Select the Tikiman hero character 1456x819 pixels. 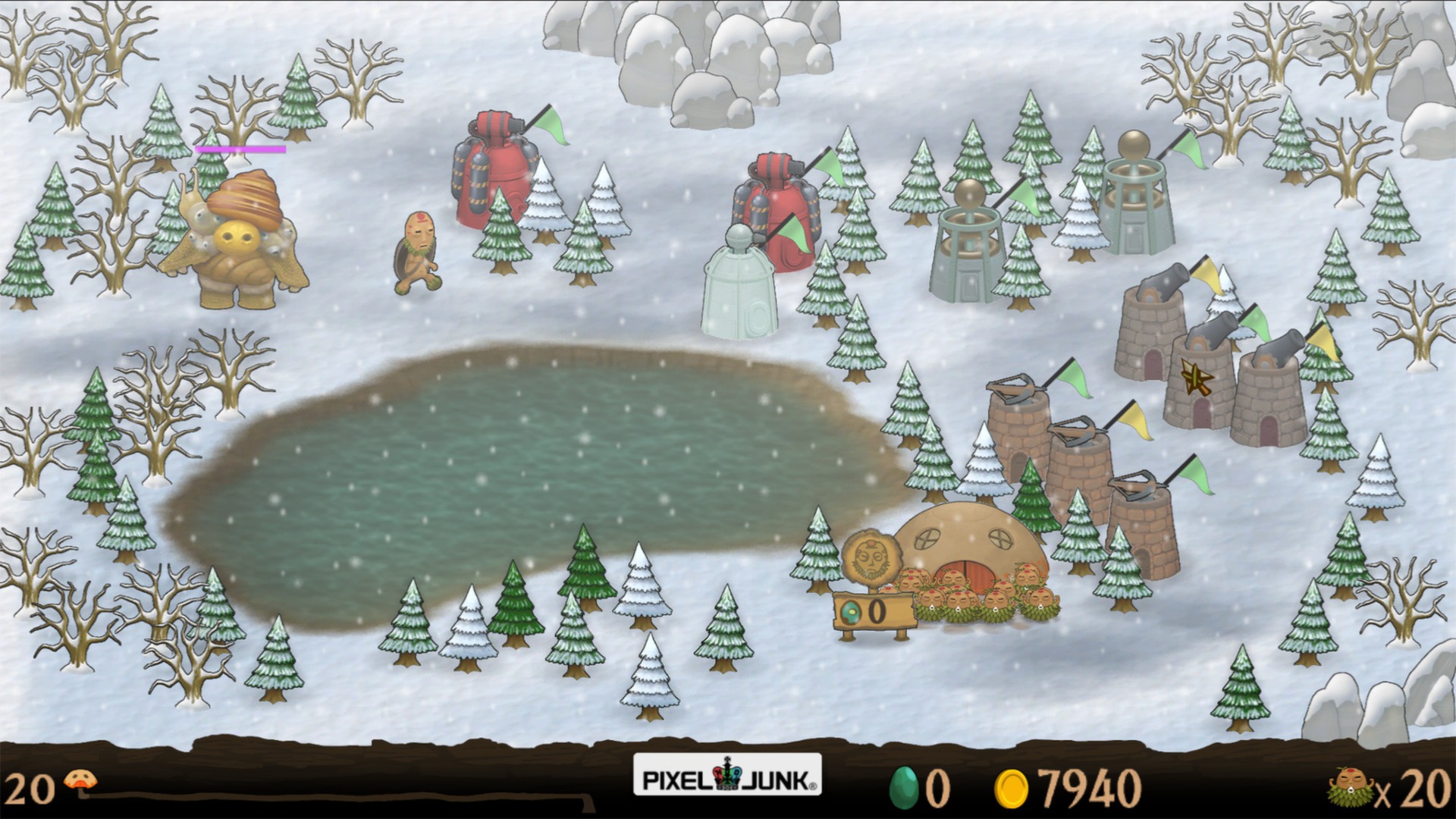(417, 250)
